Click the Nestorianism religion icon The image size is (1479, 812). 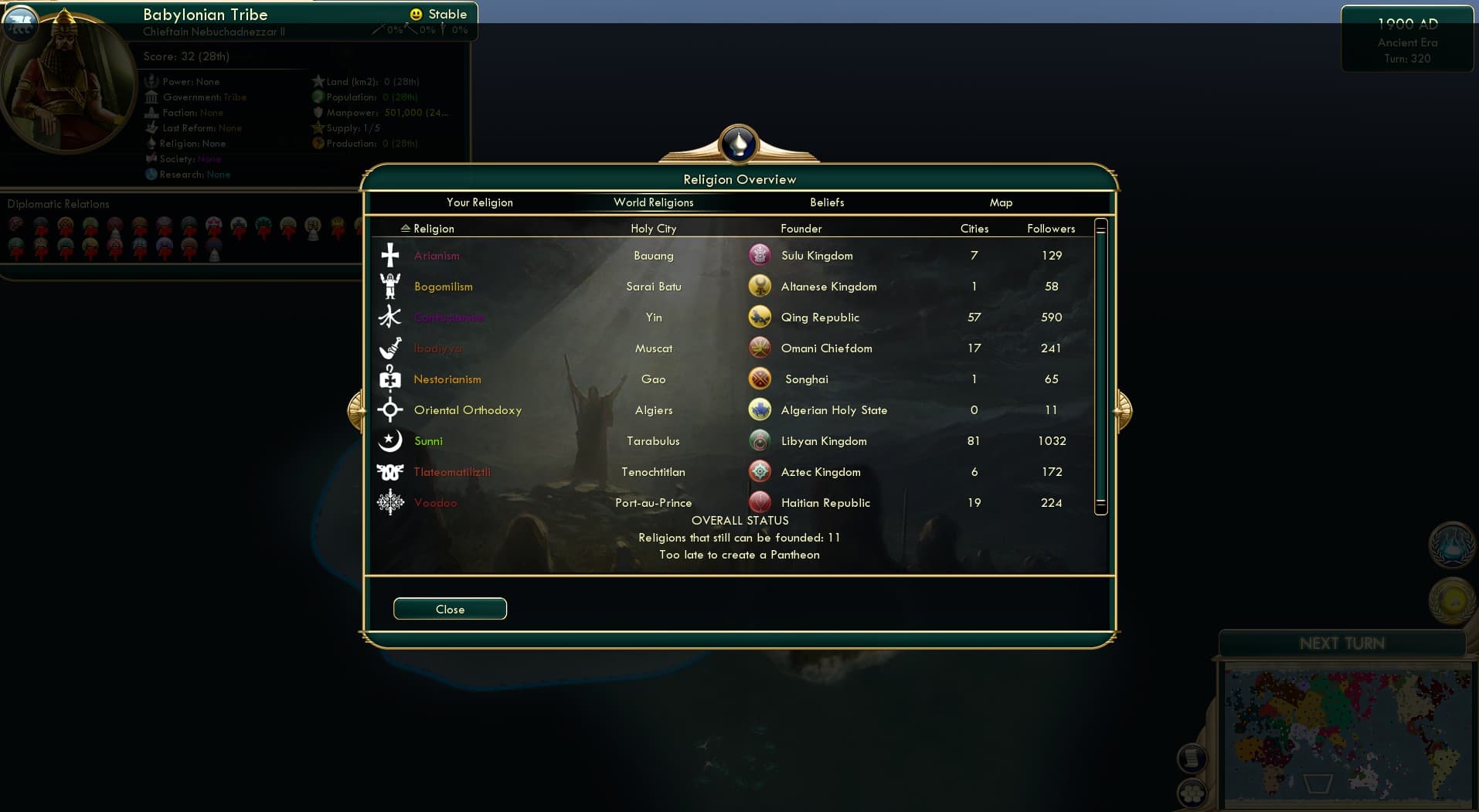pos(390,379)
